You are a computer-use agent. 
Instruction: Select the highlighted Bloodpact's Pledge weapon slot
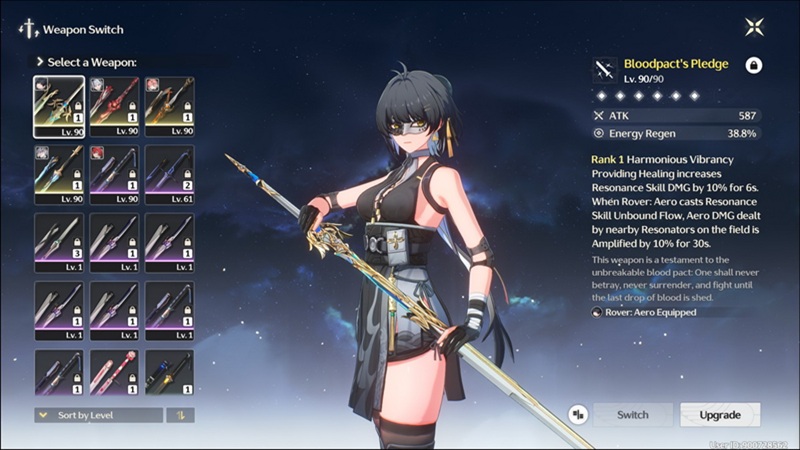click(59, 107)
